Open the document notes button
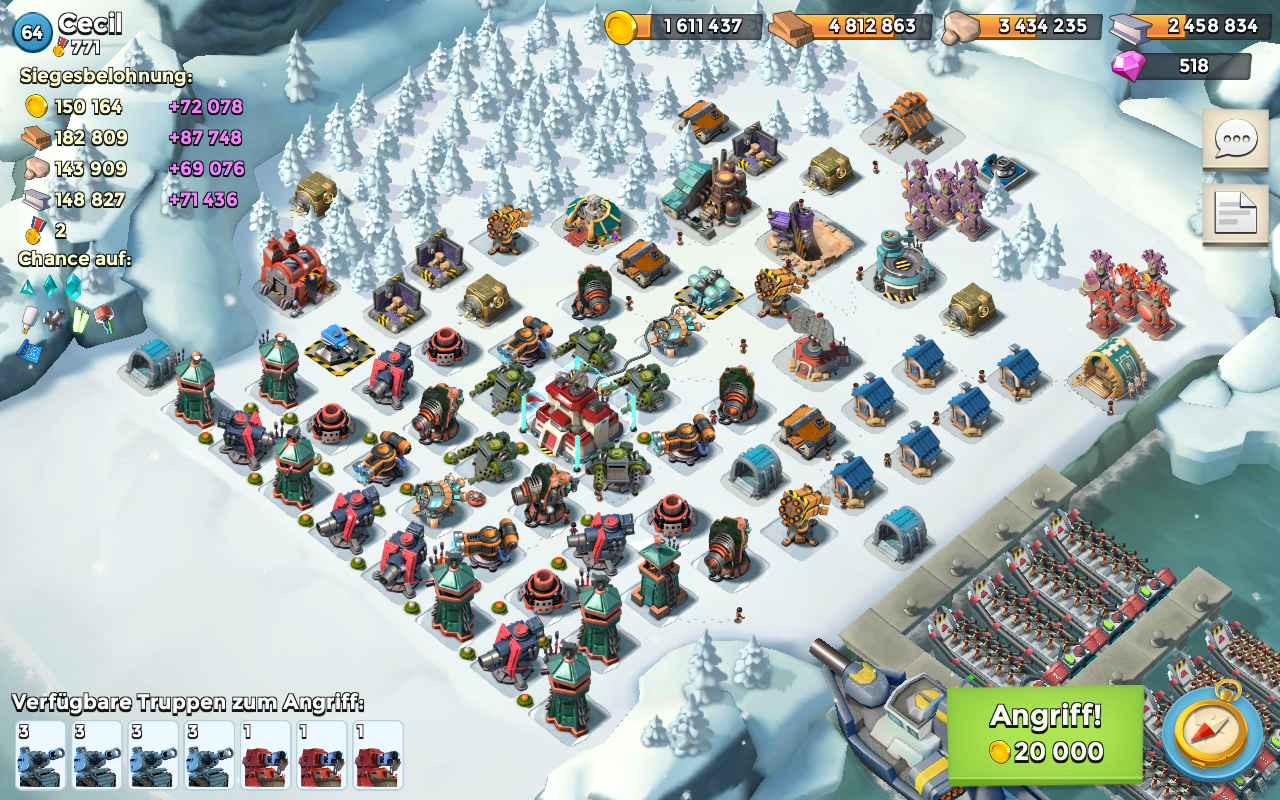The width and height of the screenshot is (1280, 800). coord(1234,213)
